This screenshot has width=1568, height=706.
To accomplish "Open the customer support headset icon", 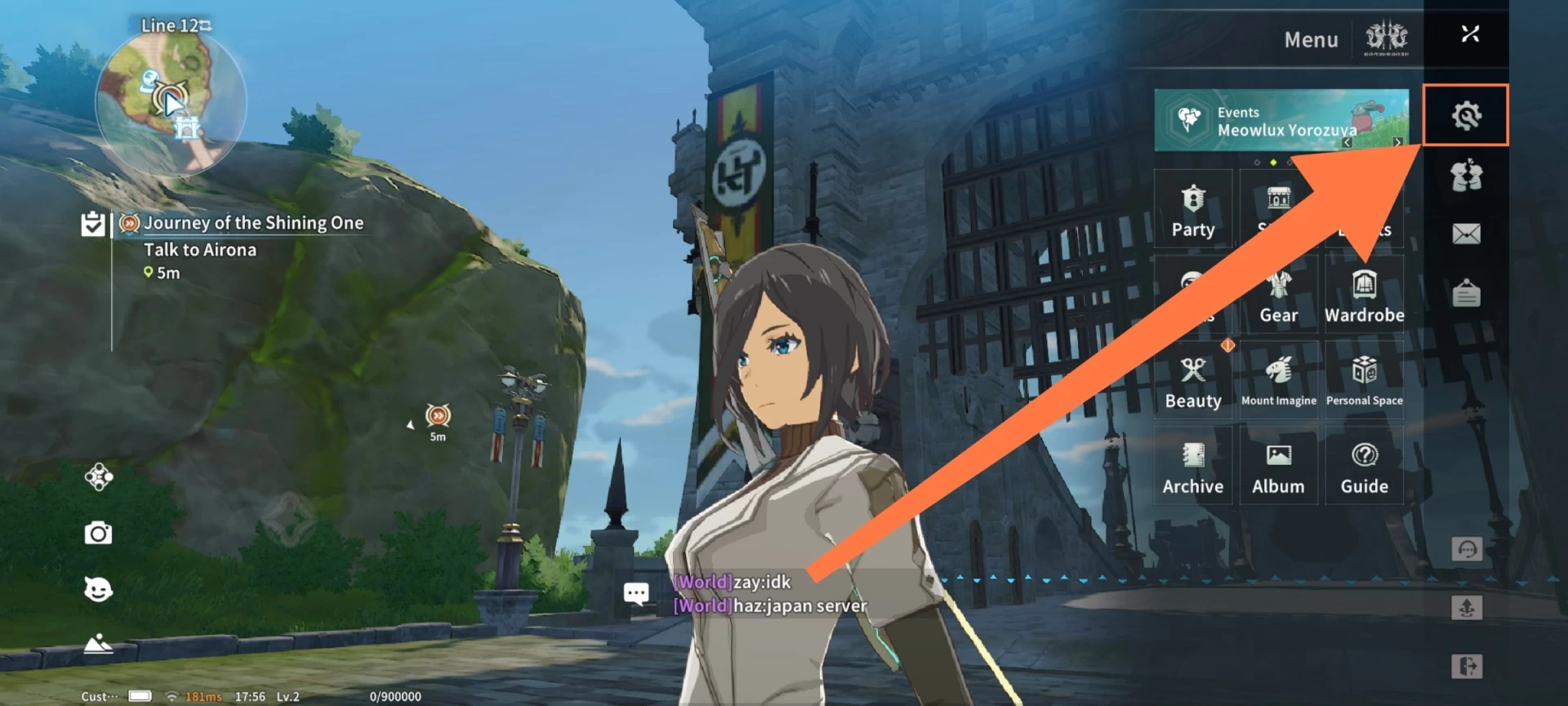I will 1467,549.
